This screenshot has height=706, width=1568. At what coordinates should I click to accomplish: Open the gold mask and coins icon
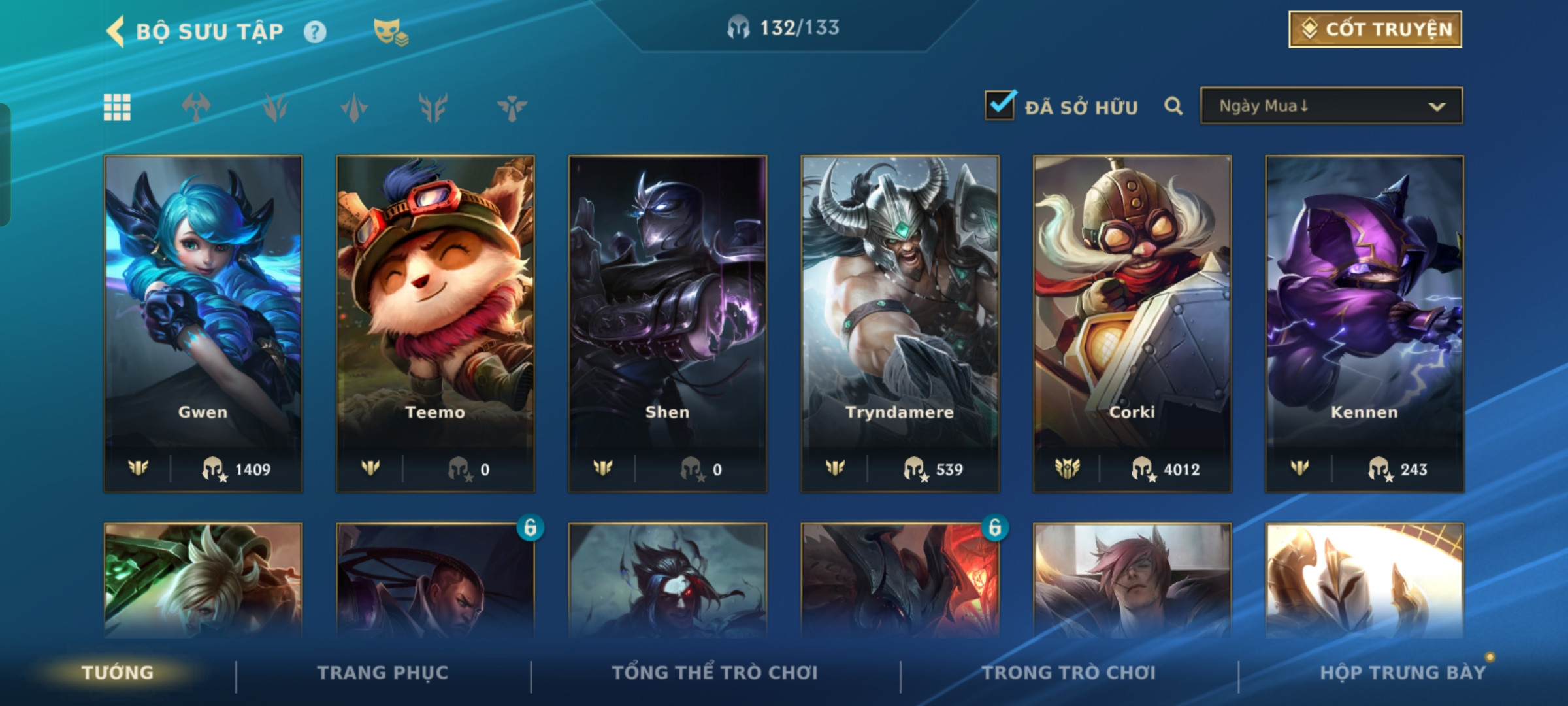[390, 32]
